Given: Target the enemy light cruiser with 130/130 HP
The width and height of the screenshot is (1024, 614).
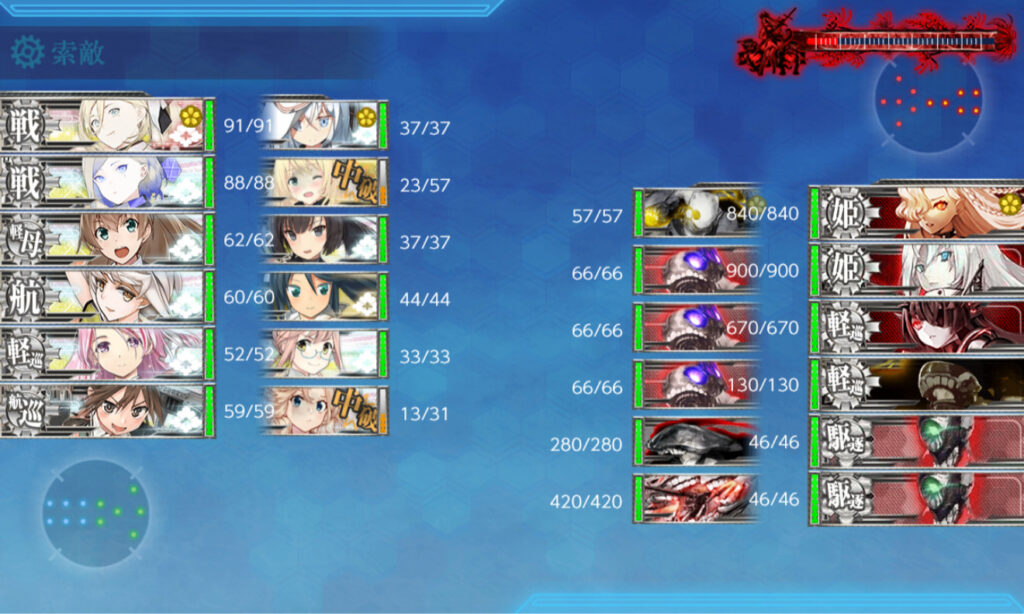Looking at the screenshot, I should 915,384.
